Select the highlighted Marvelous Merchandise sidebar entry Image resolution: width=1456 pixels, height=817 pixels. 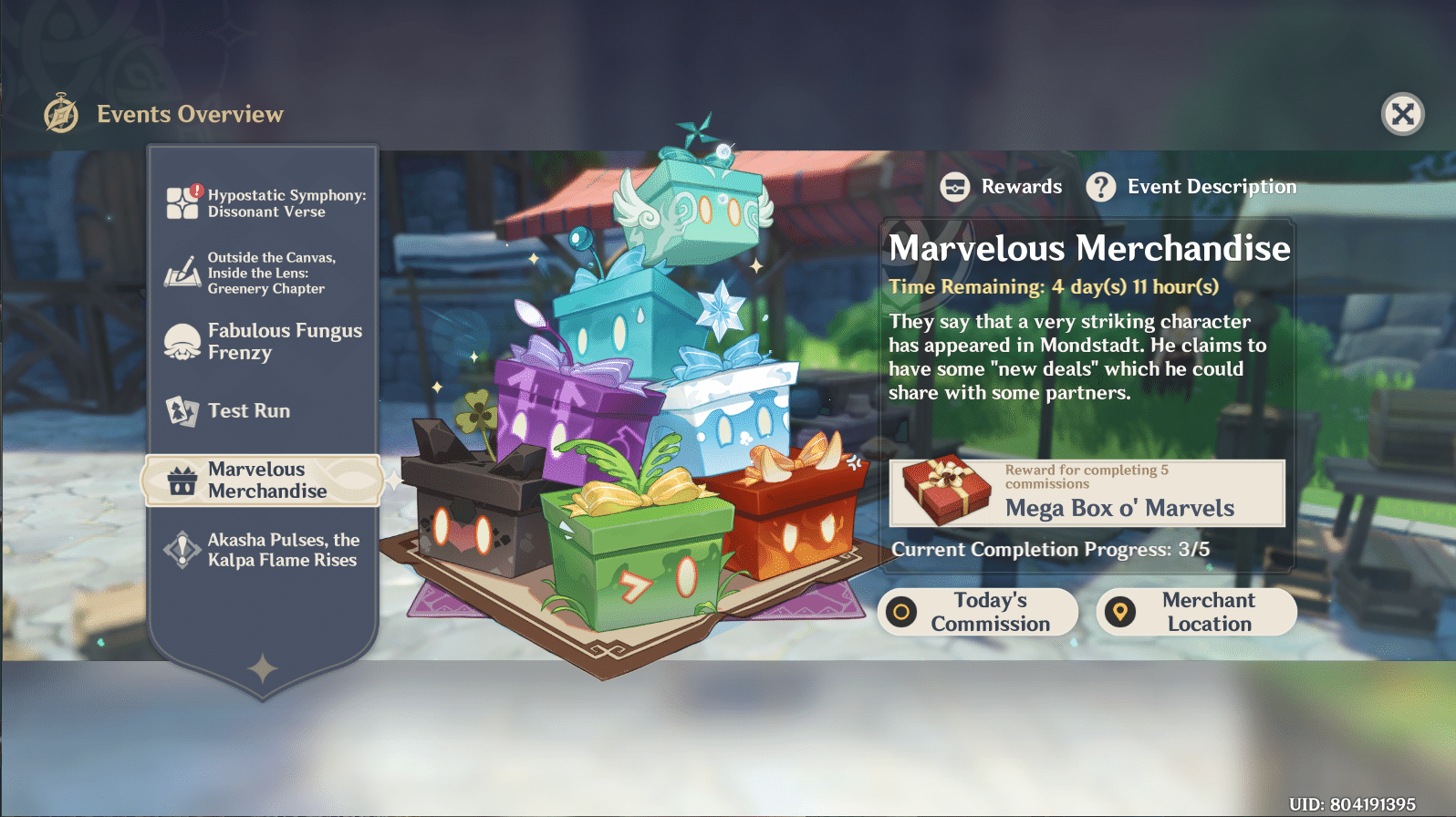pyautogui.click(x=265, y=481)
